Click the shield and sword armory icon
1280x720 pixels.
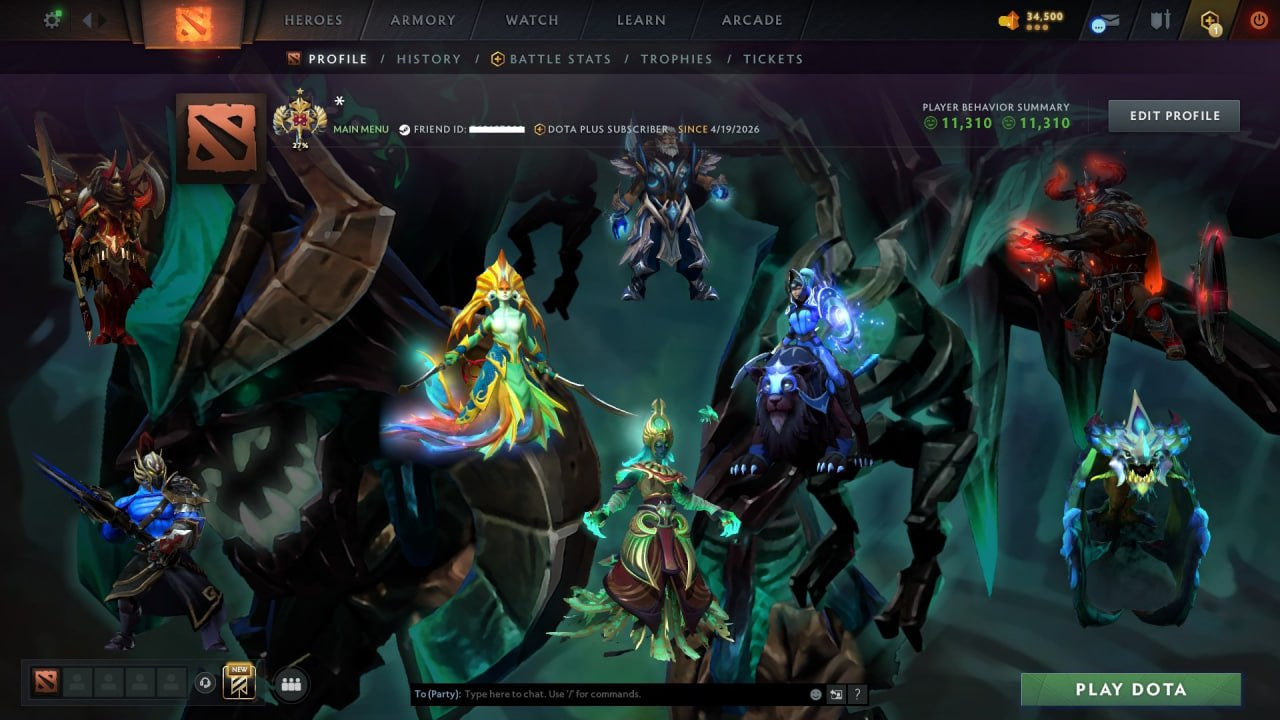click(x=1160, y=20)
